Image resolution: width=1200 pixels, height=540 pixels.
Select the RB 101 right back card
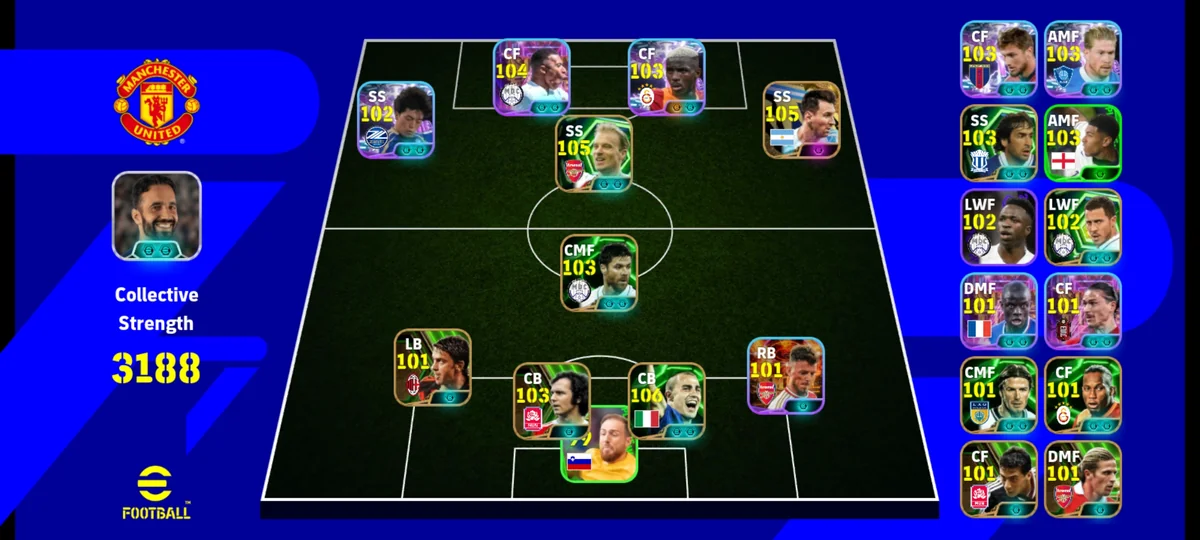click(786, 375)
